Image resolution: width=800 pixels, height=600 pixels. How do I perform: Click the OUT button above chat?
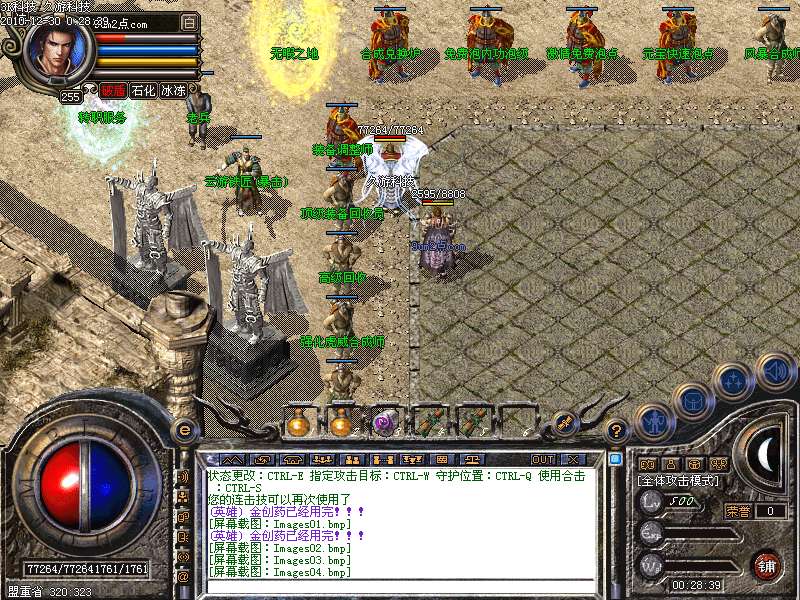(x=543, y=459)
